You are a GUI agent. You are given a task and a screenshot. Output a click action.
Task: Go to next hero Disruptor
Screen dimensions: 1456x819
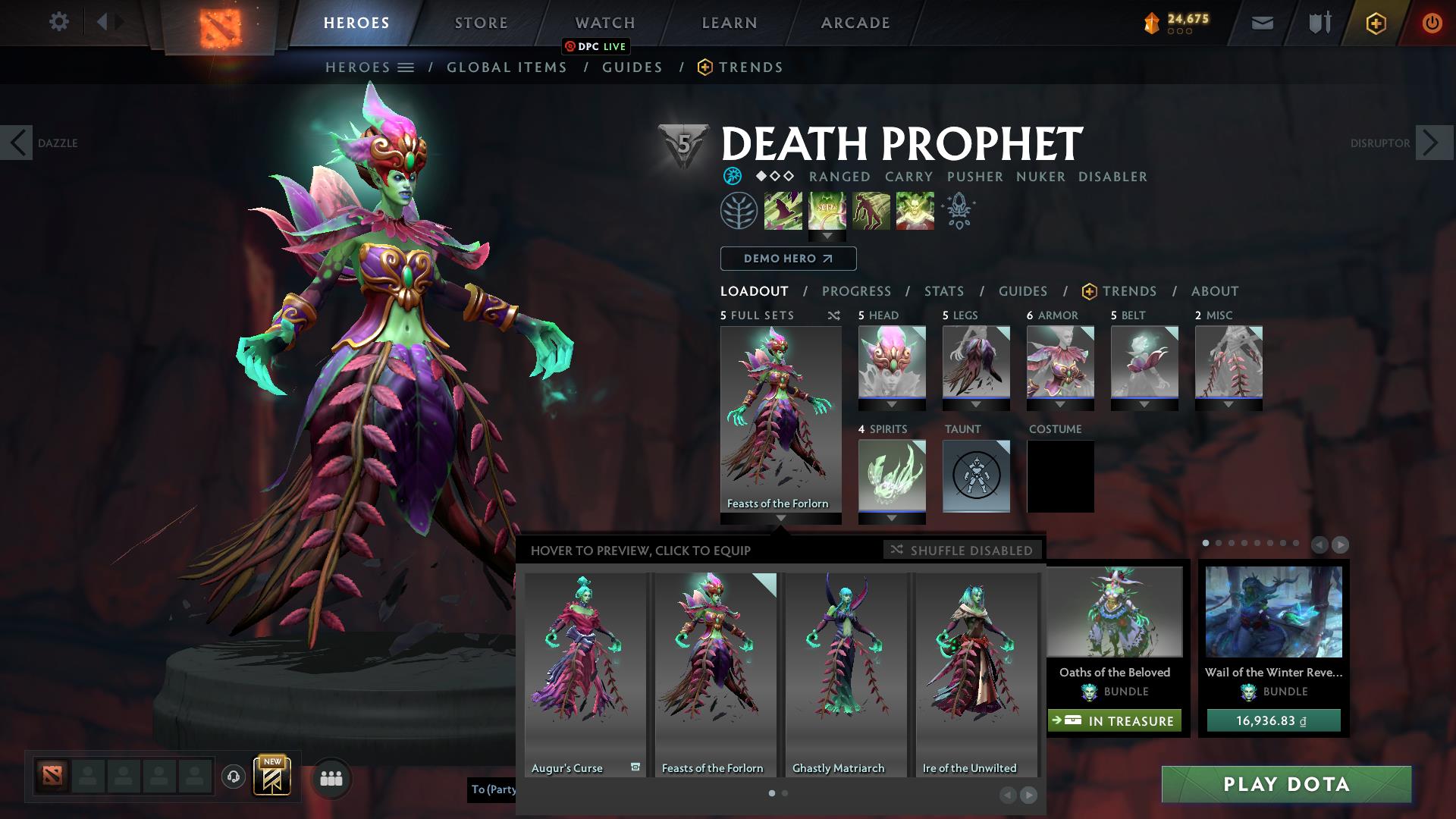[1432, 143]
